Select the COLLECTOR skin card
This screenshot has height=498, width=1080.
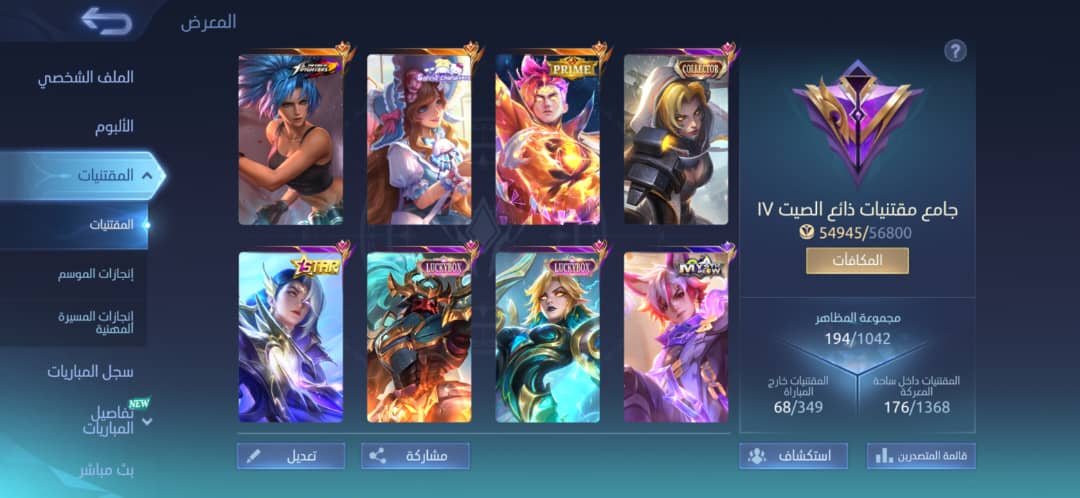676,139
